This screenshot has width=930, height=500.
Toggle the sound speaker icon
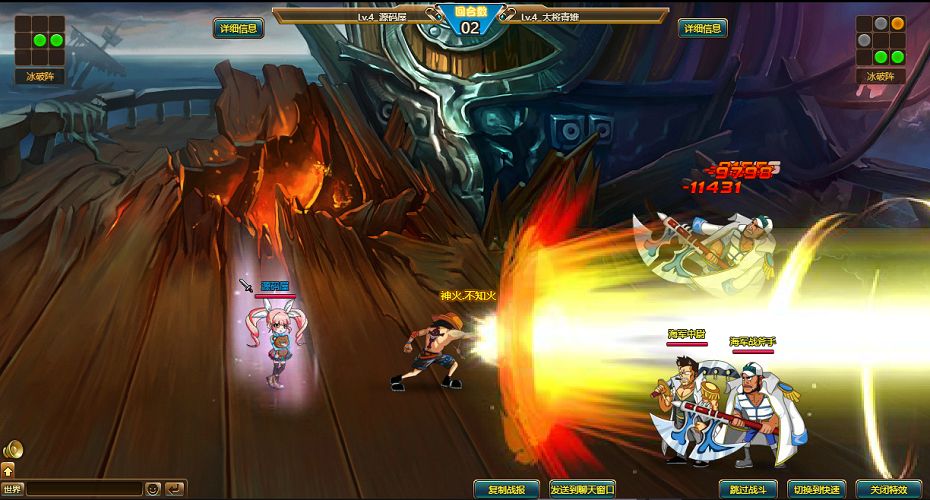[13, 450]
